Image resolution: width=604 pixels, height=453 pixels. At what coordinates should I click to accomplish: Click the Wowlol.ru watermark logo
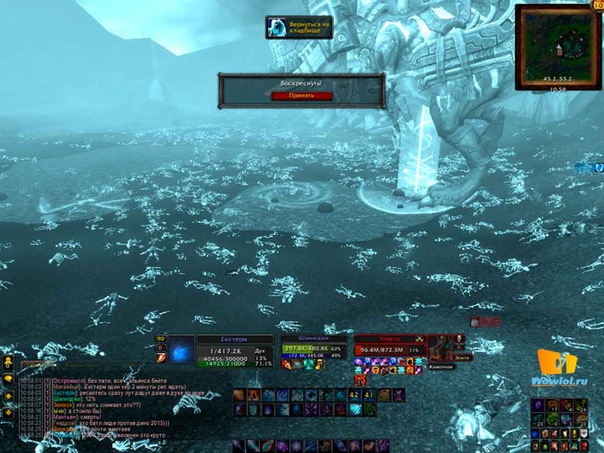pyautogui.click(x=560, y=368)
